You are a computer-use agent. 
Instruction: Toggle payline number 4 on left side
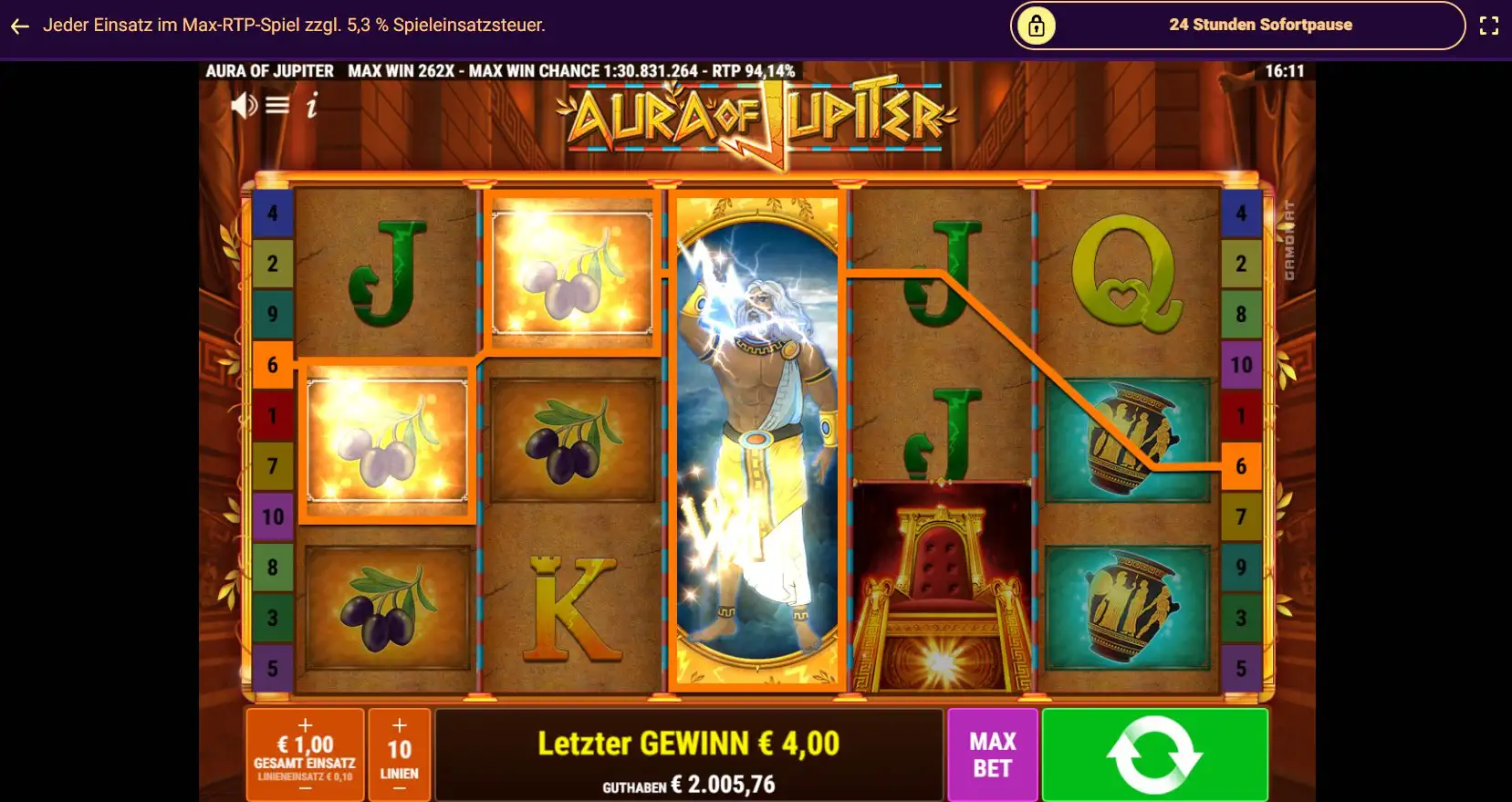[x=273, y=214]
